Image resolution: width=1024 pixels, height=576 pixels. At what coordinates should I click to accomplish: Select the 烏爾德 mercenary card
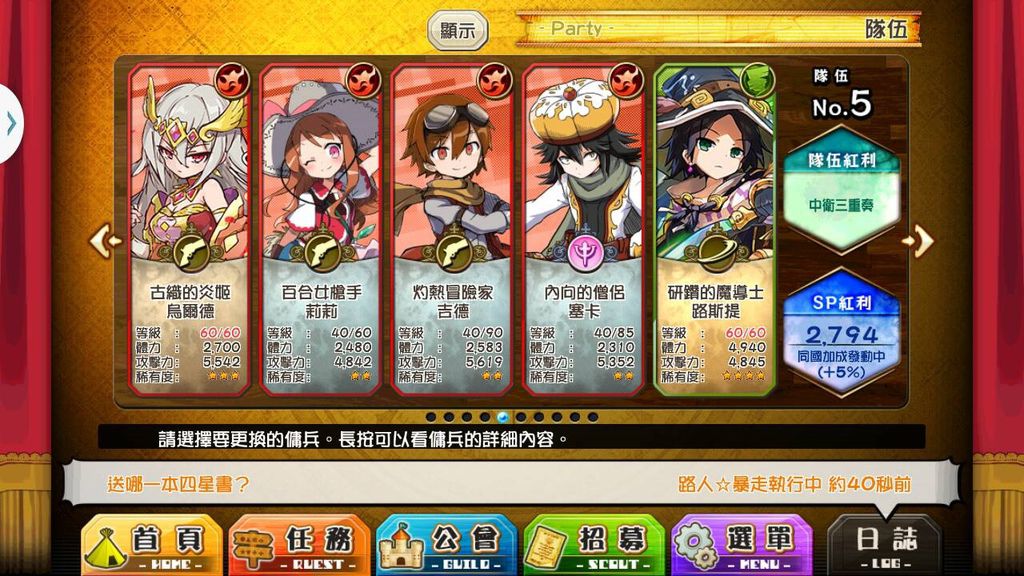pos(189,228)
